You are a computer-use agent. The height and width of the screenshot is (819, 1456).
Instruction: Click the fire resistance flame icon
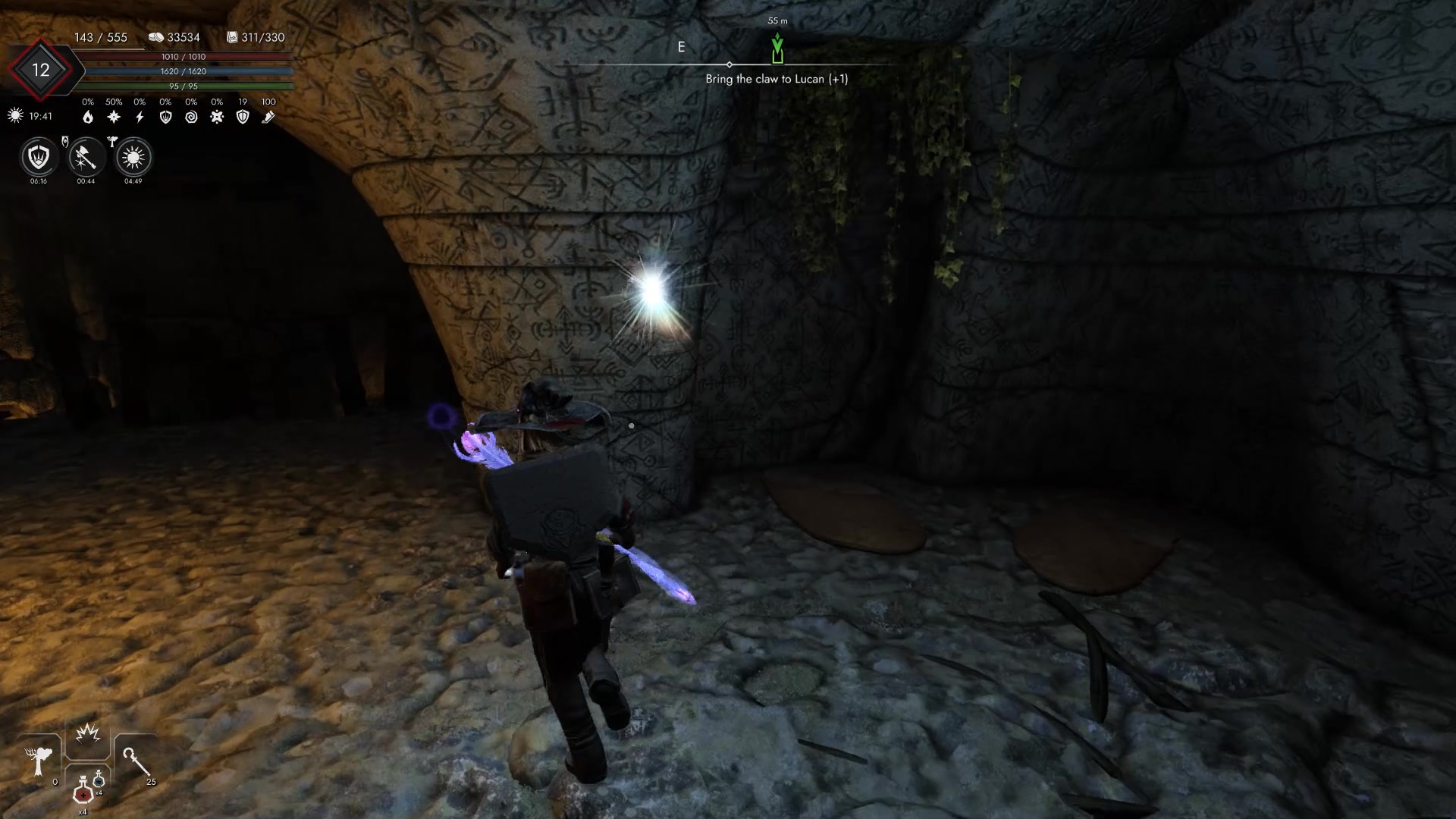point(88,117)
